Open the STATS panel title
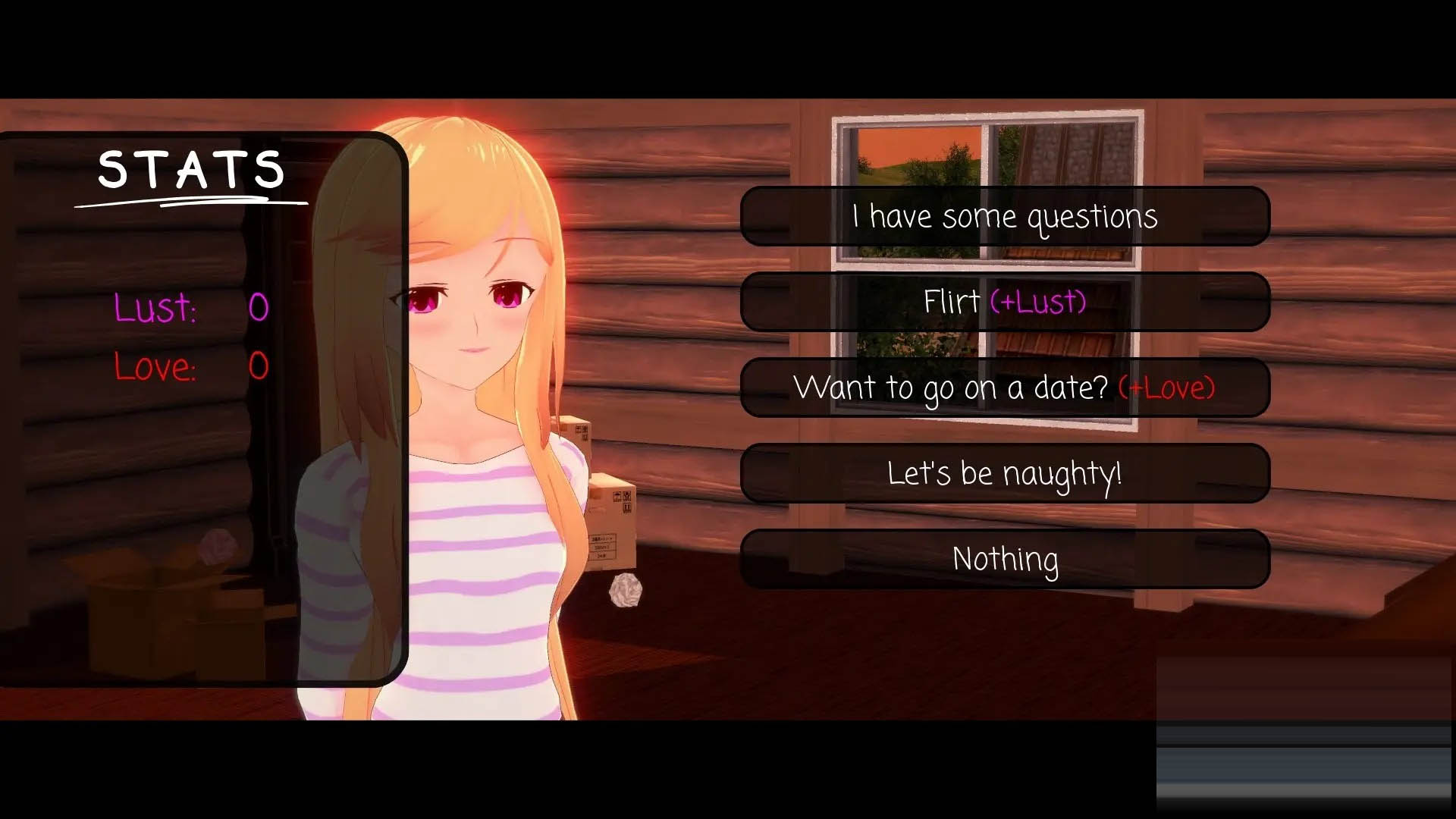 click(x=191, y=170)
